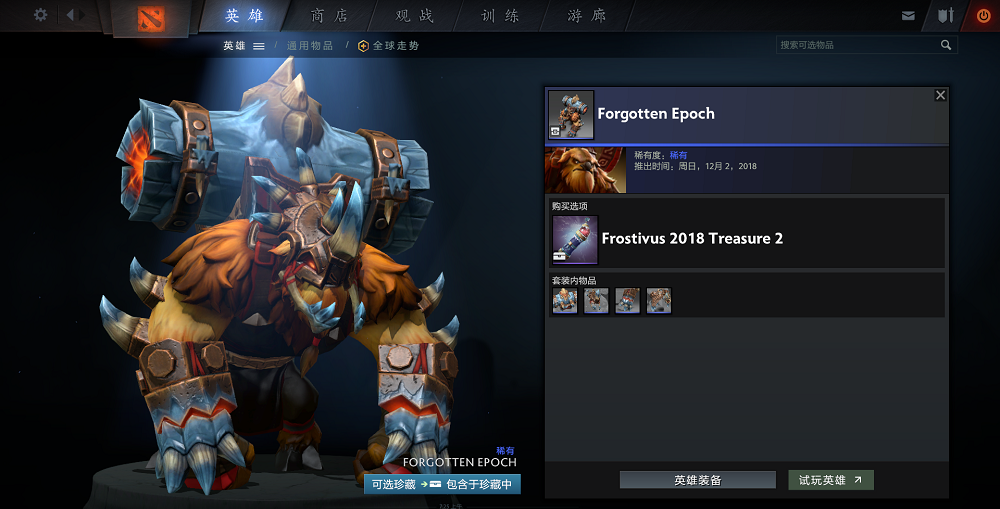Close the Forgotten Epoch details panel
1000x509 pixels.
pos(940,95)
